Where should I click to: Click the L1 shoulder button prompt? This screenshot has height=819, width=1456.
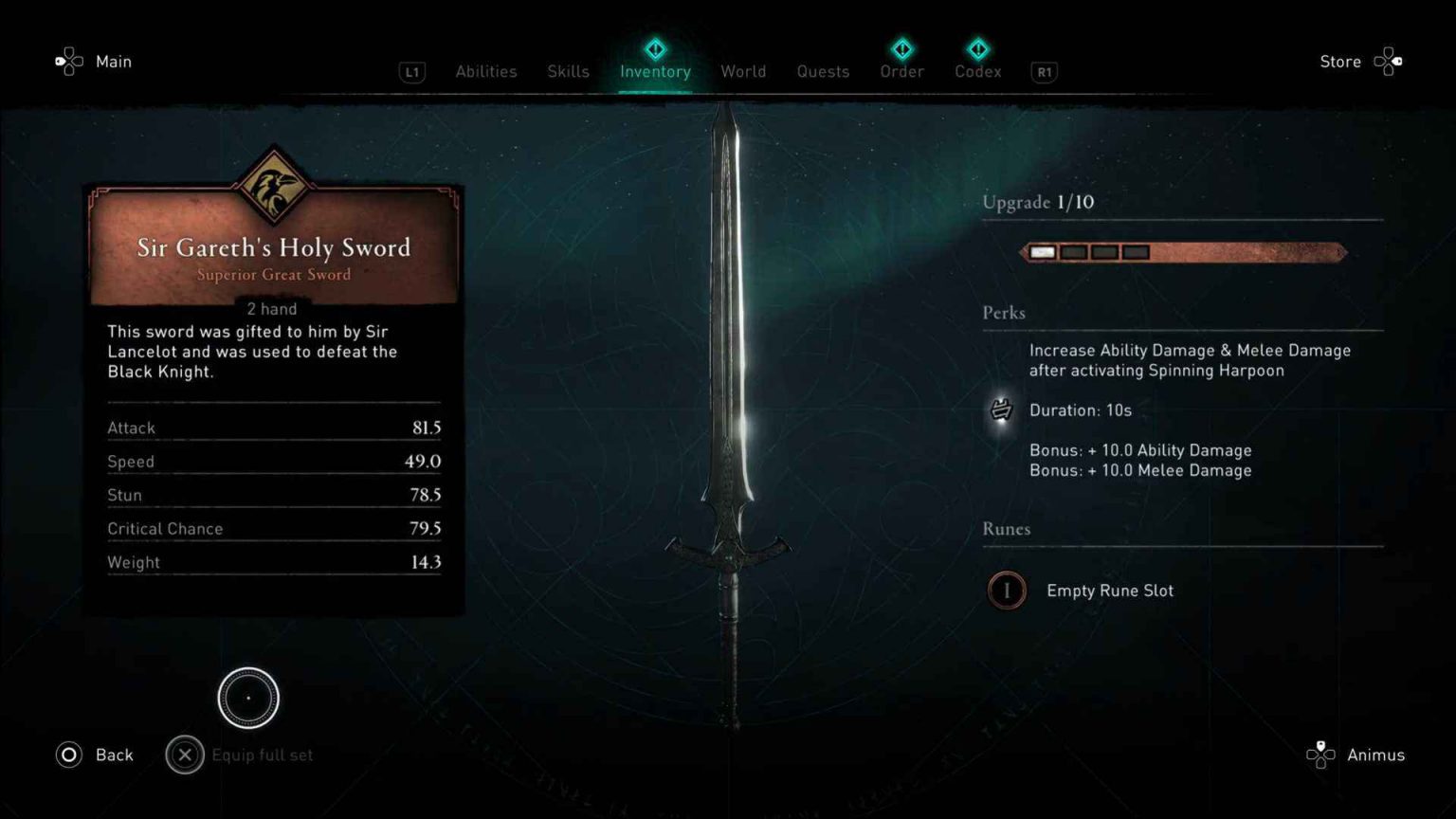(x=411, y=72)
